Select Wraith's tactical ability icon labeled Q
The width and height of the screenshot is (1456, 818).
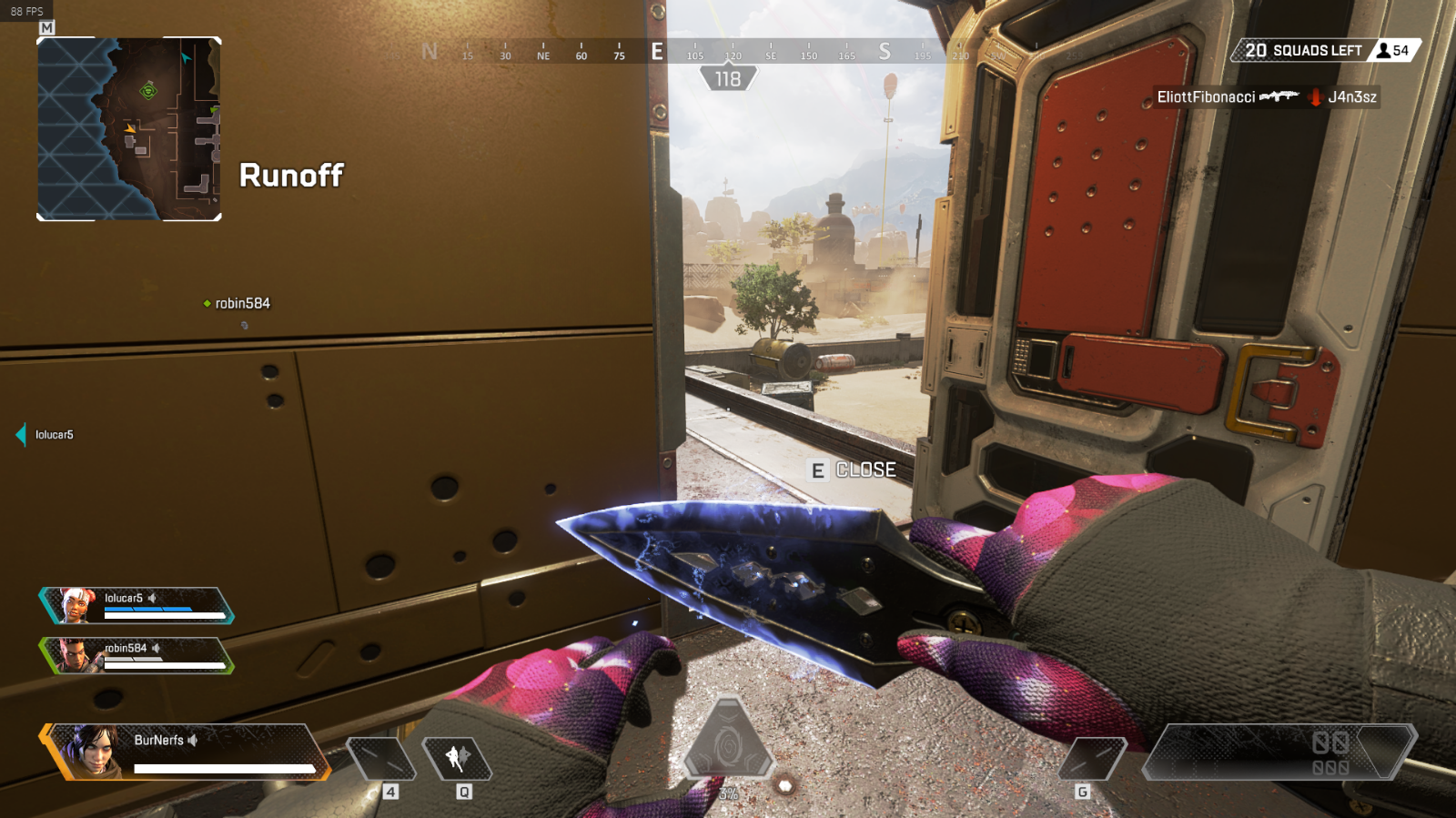pos(460,758)
